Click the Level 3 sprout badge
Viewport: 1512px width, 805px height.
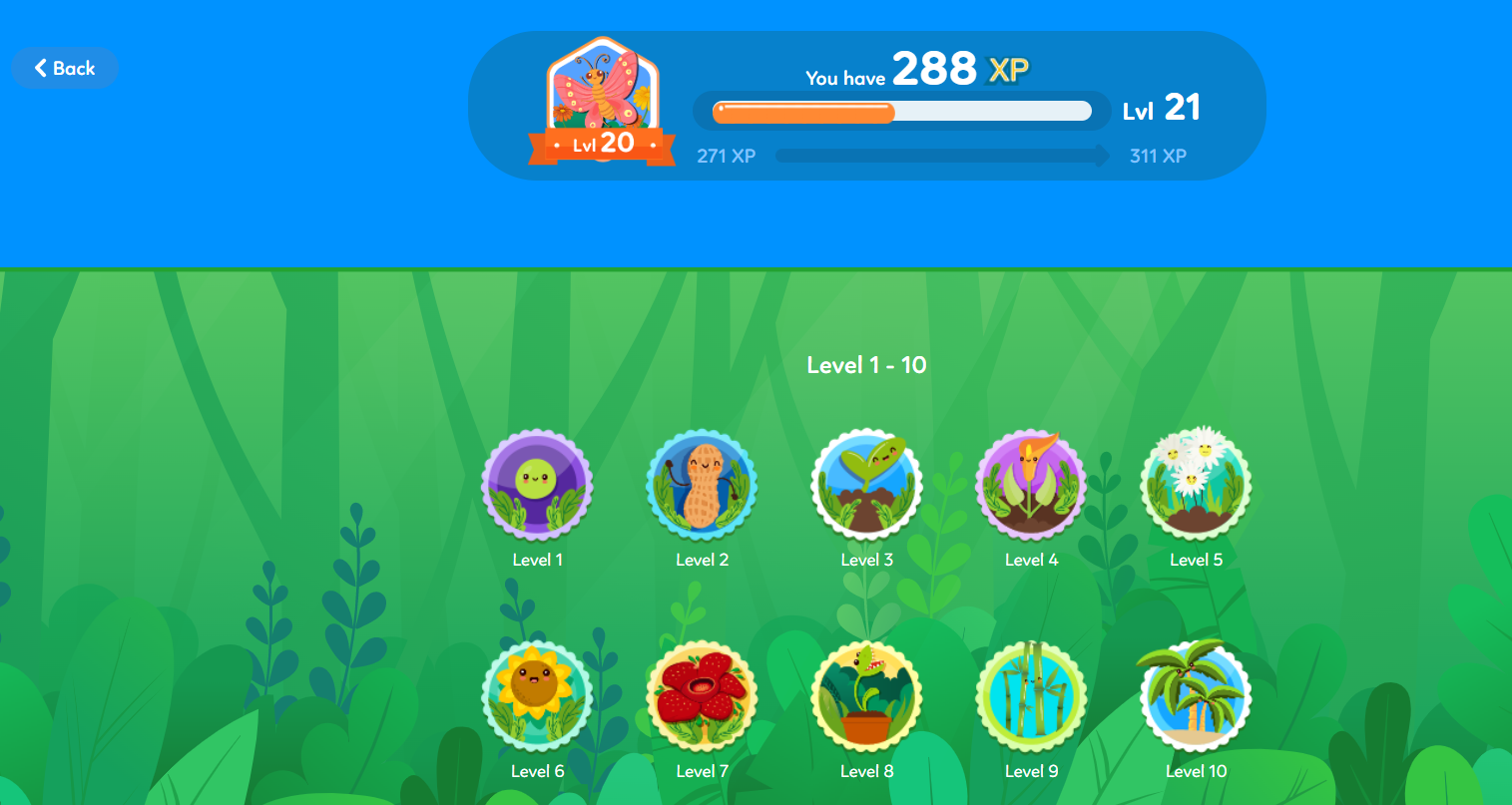click(x=866, y=486)
